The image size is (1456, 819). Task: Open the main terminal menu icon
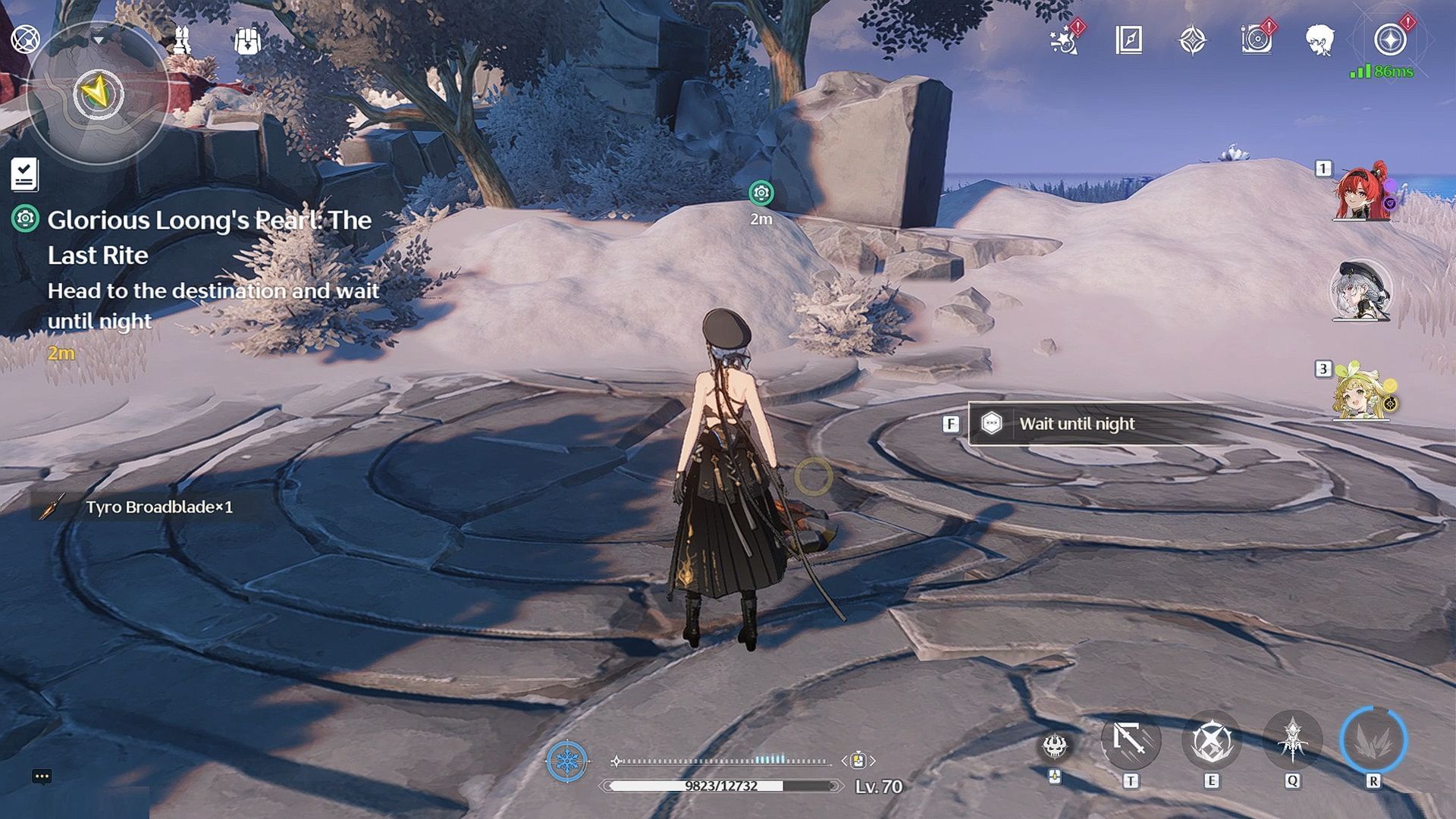(1390, 40)
